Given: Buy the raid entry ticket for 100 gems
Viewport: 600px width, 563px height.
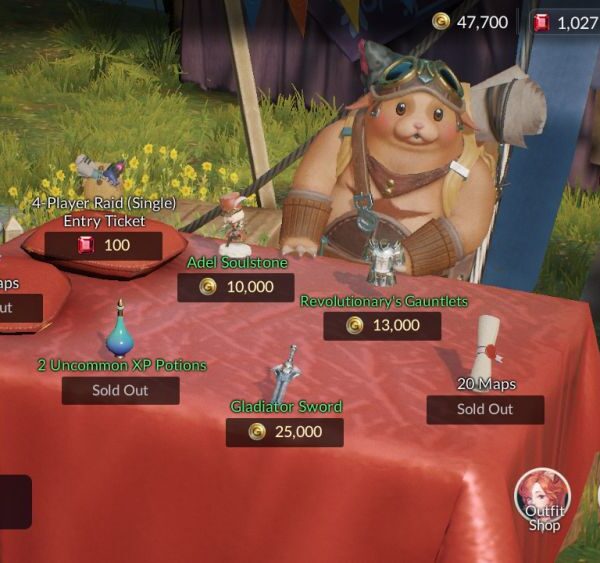Looking at the screenshot, I should tap(103, 245).
